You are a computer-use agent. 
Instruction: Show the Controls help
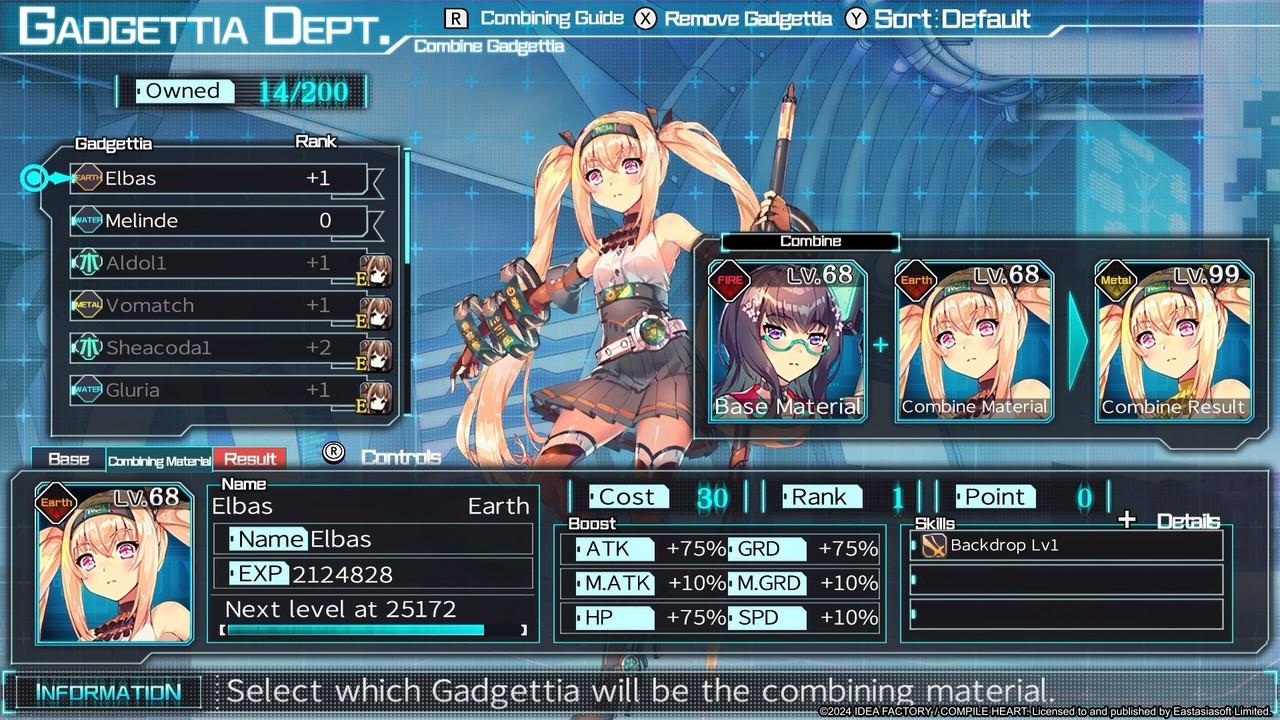click(385, 456)
